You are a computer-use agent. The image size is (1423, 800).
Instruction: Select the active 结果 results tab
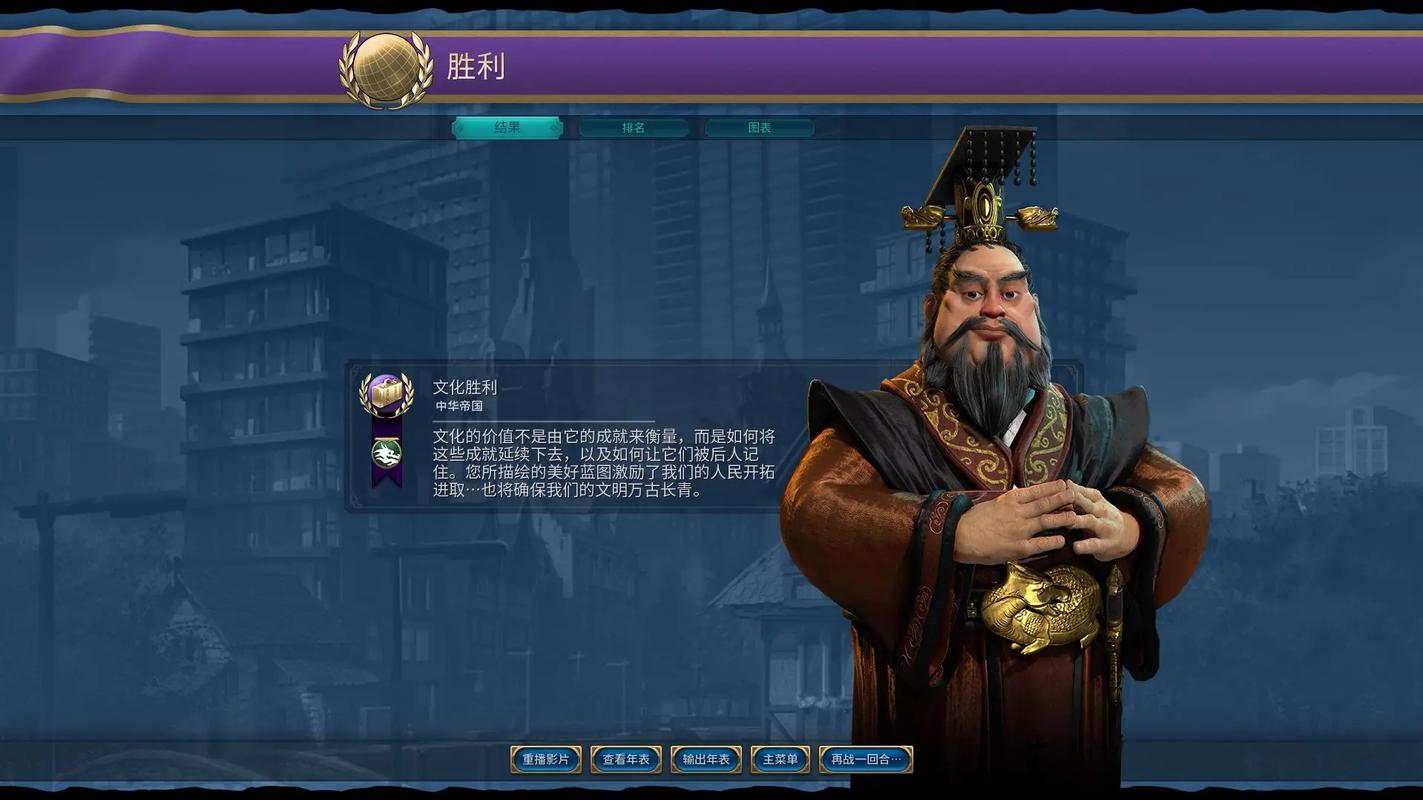point(506,127)
